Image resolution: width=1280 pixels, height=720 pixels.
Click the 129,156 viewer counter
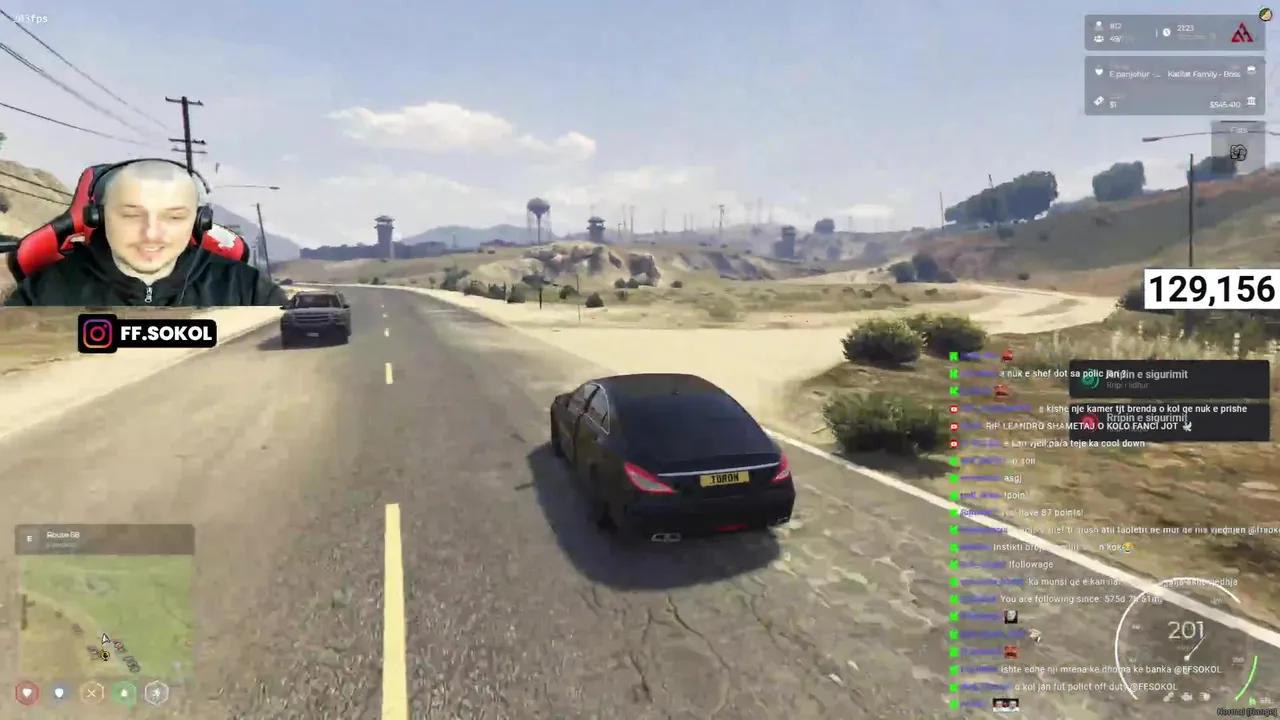click(1210, 290)
